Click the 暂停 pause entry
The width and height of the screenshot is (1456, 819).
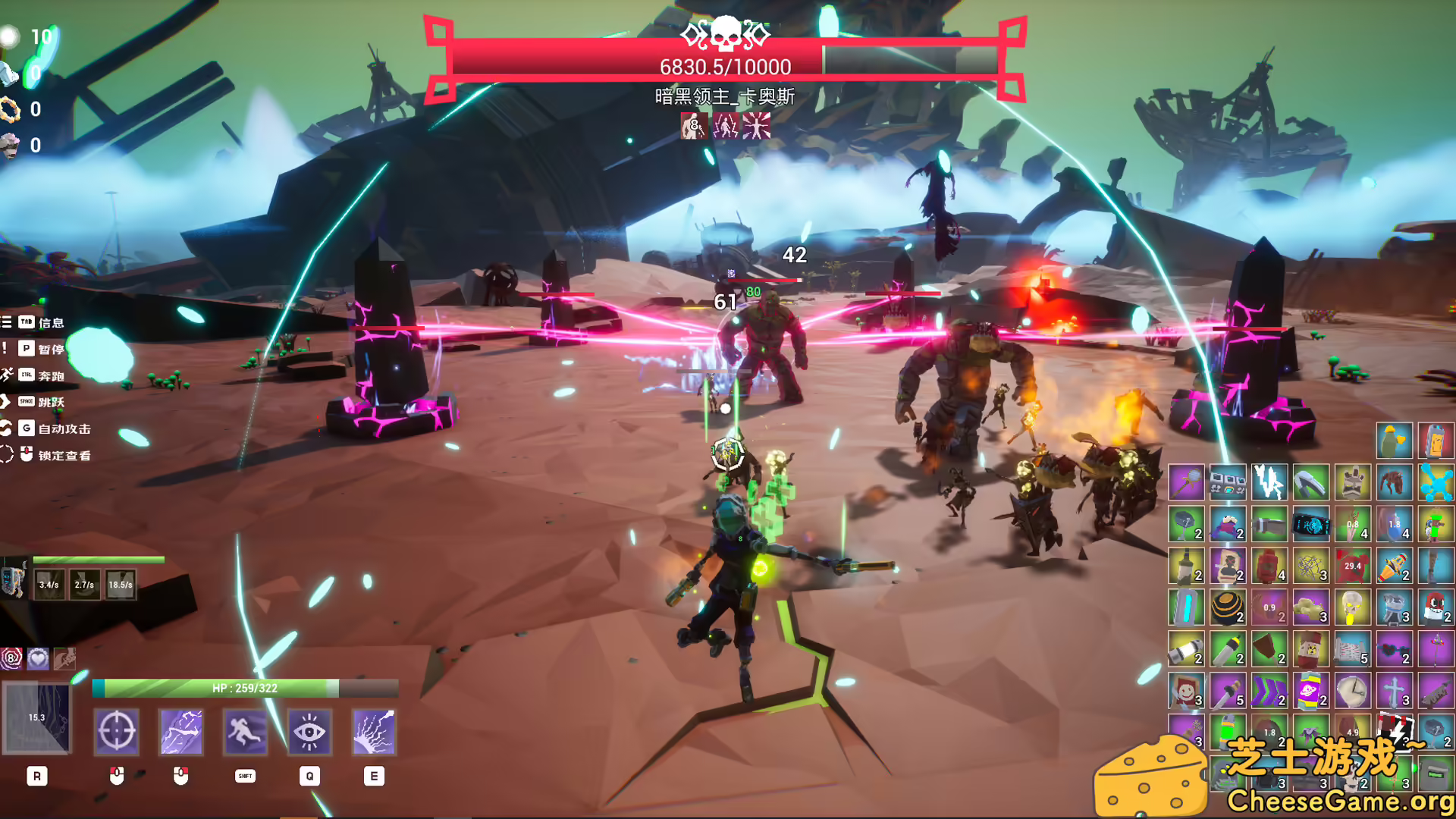(51, 350)
